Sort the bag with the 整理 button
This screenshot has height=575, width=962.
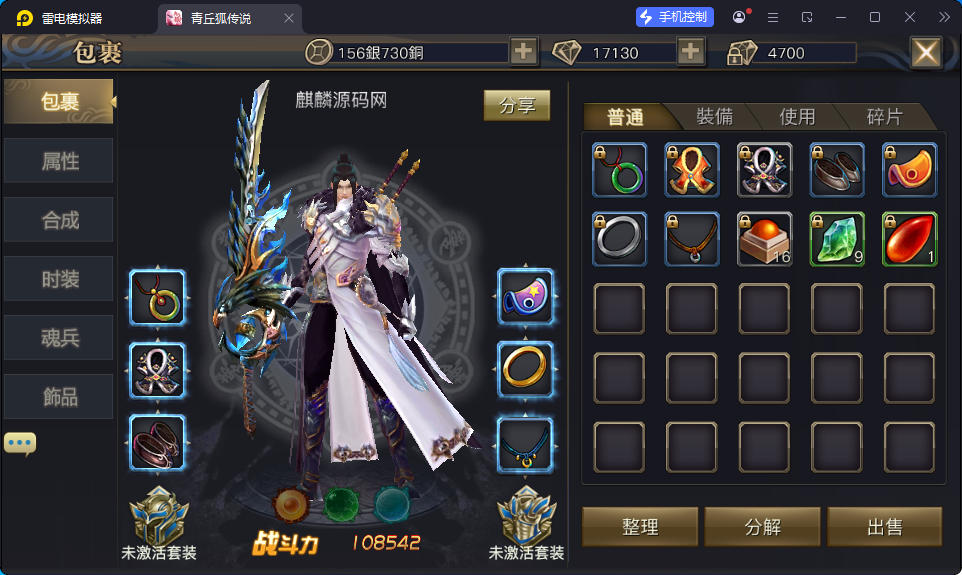640,526
